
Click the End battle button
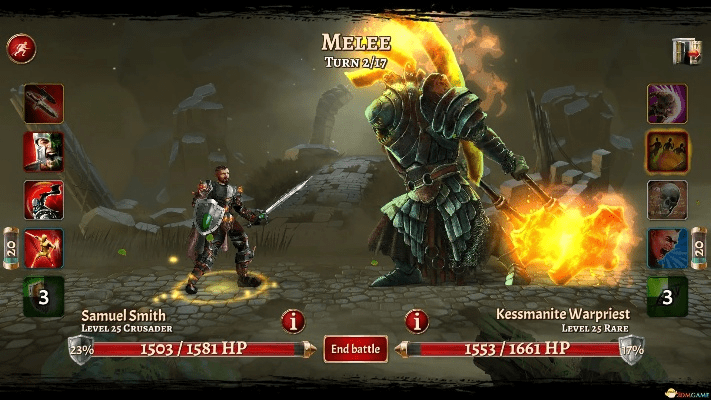(355, 348)
